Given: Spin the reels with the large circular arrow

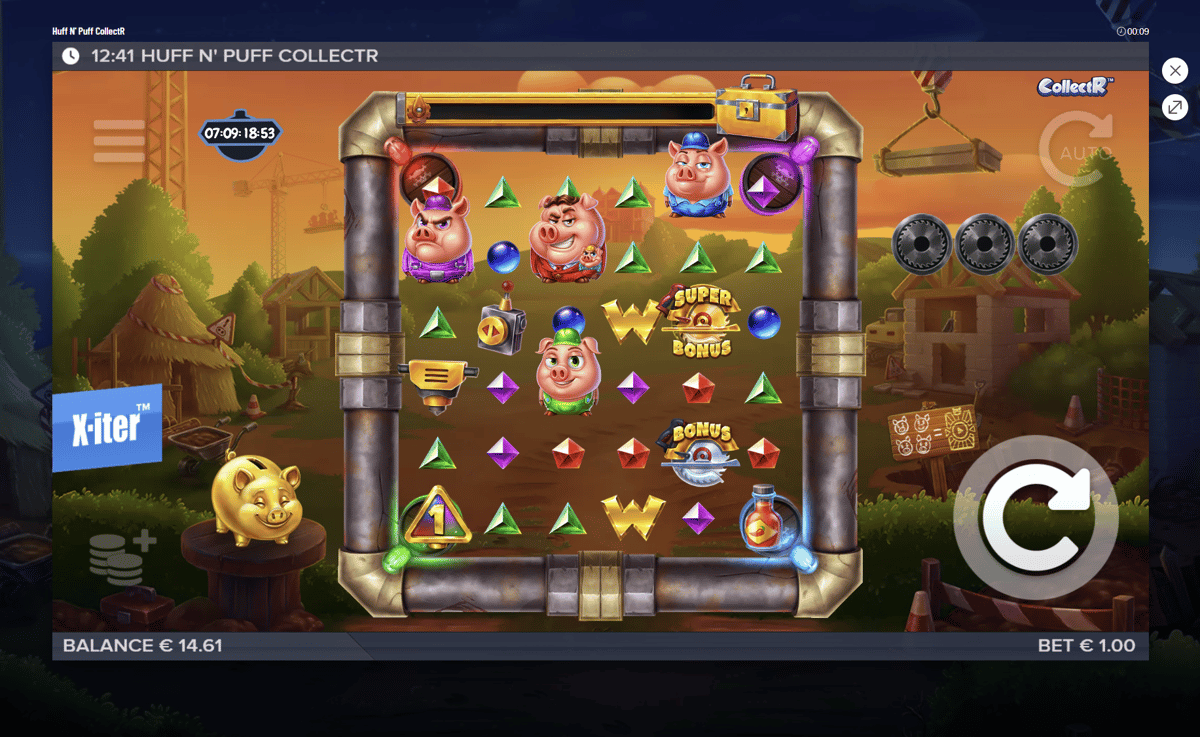Looking at the screenshot, I should [x=1035, y=518].
